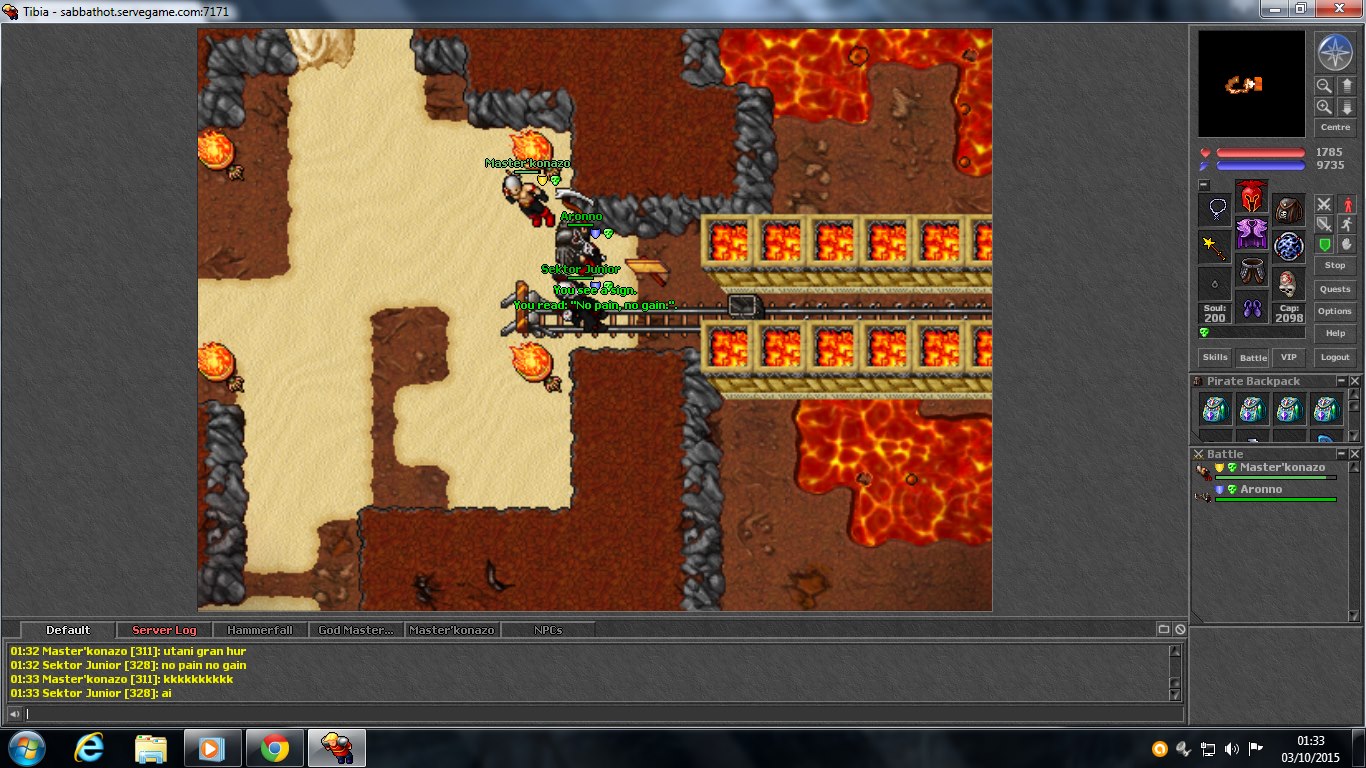Click the compass rose on minimap

click(1334, 53)
